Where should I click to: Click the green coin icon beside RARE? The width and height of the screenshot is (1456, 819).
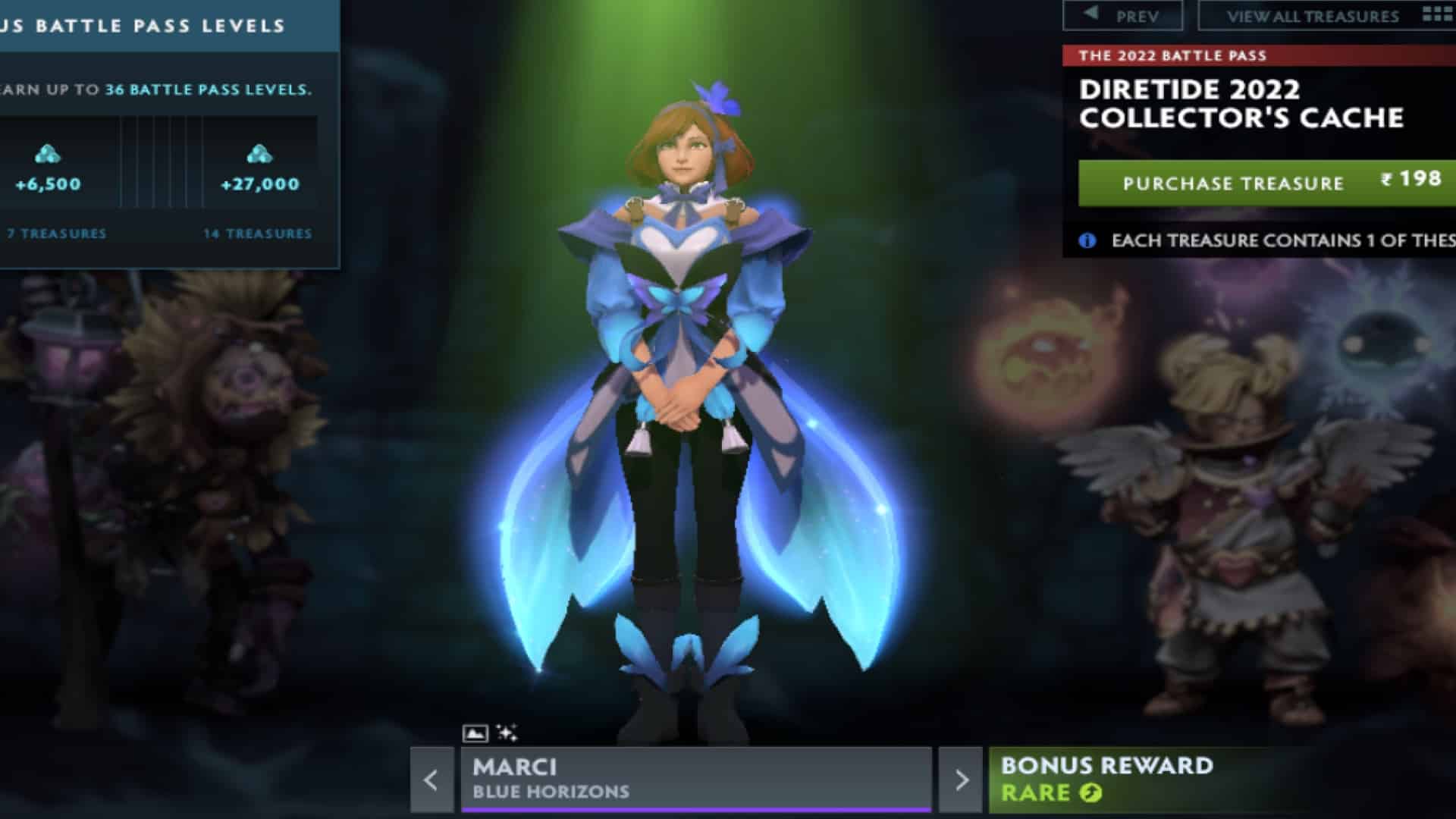click(1090, 793)
